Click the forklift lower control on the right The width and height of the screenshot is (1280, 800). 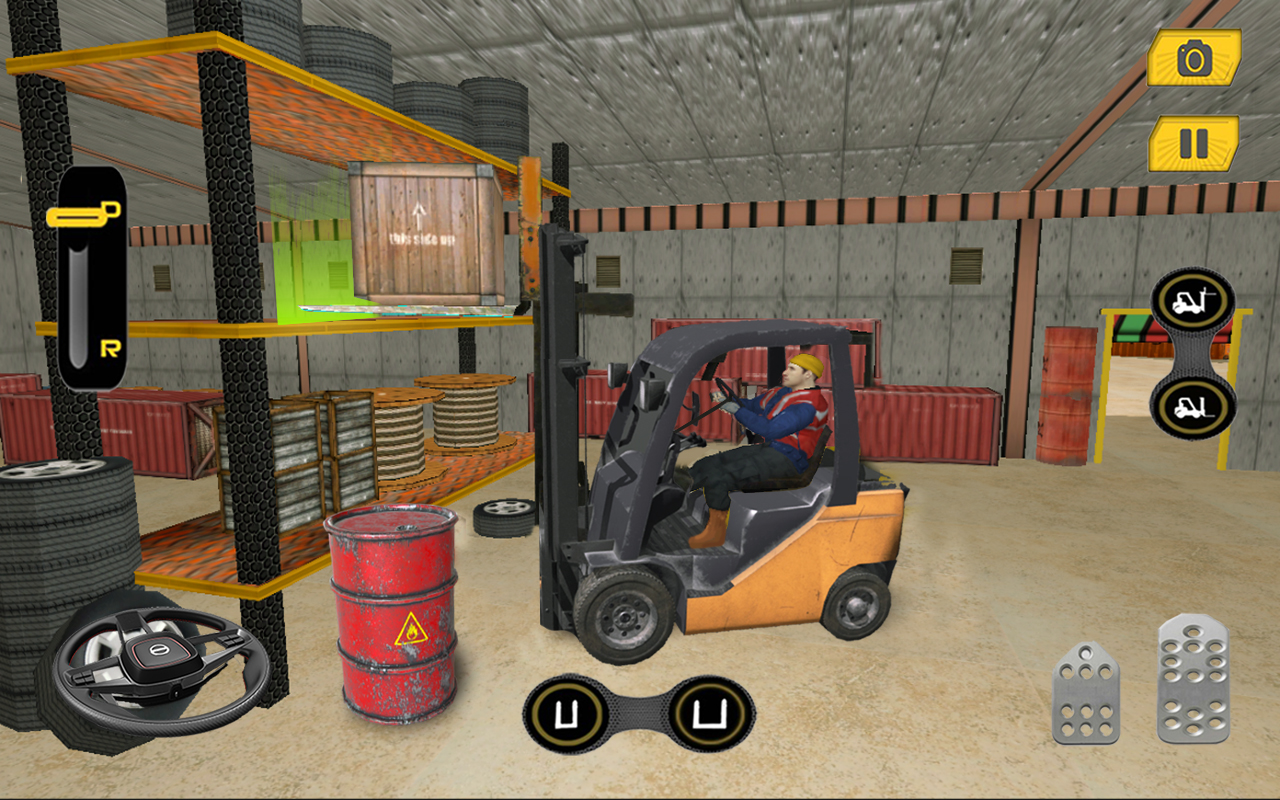[1193, 405]
